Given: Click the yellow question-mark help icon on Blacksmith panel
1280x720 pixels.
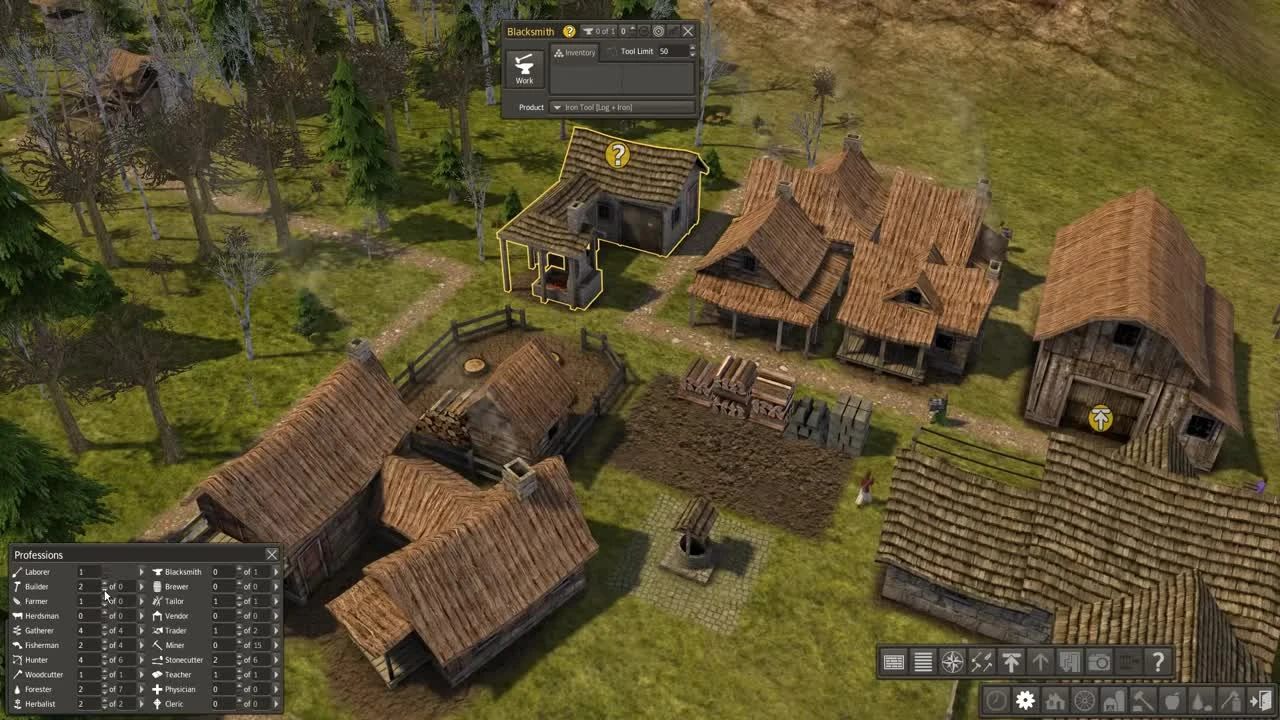Looking at the screenshot, I should [569, 31].
